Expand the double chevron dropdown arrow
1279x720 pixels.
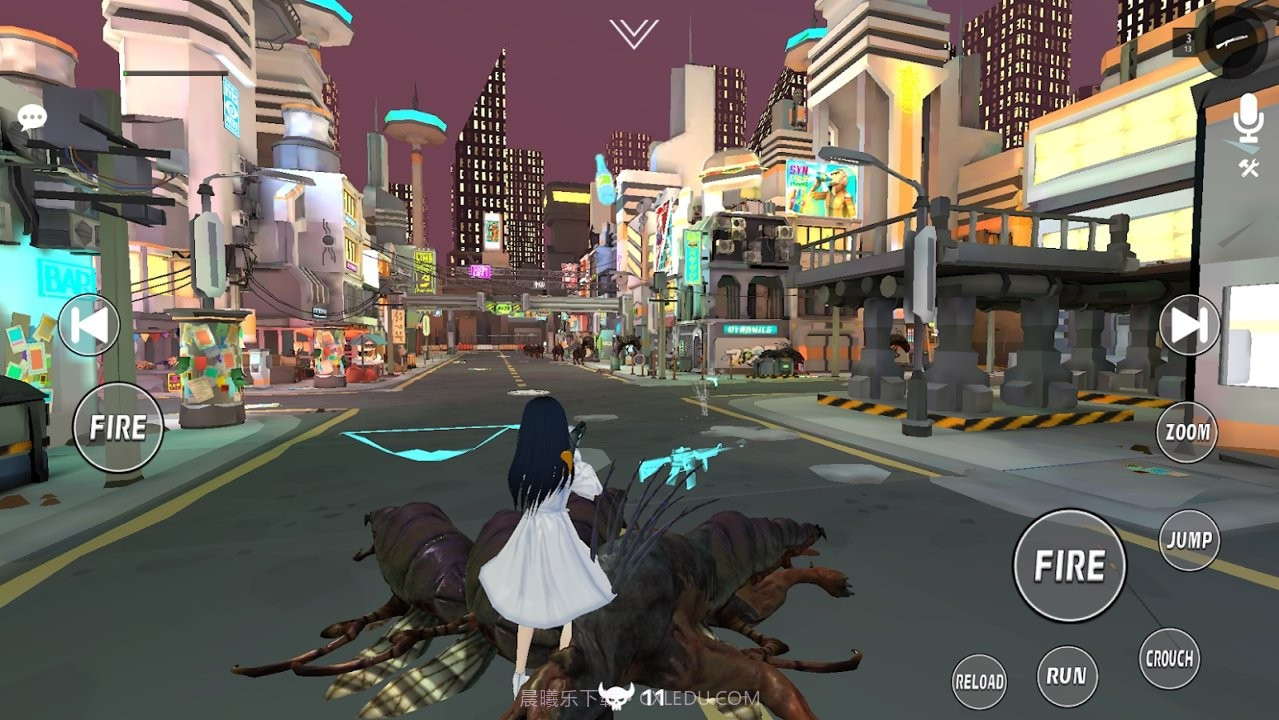click(633, 33)
